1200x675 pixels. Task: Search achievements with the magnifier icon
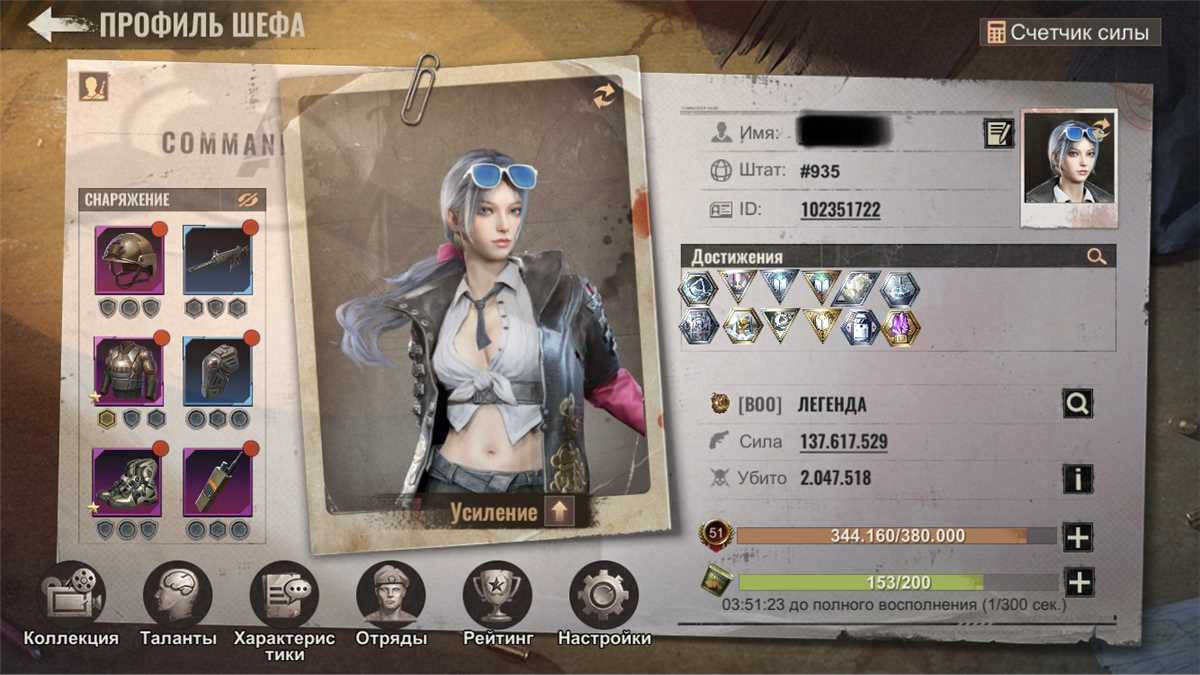(x=1096, y=257)
